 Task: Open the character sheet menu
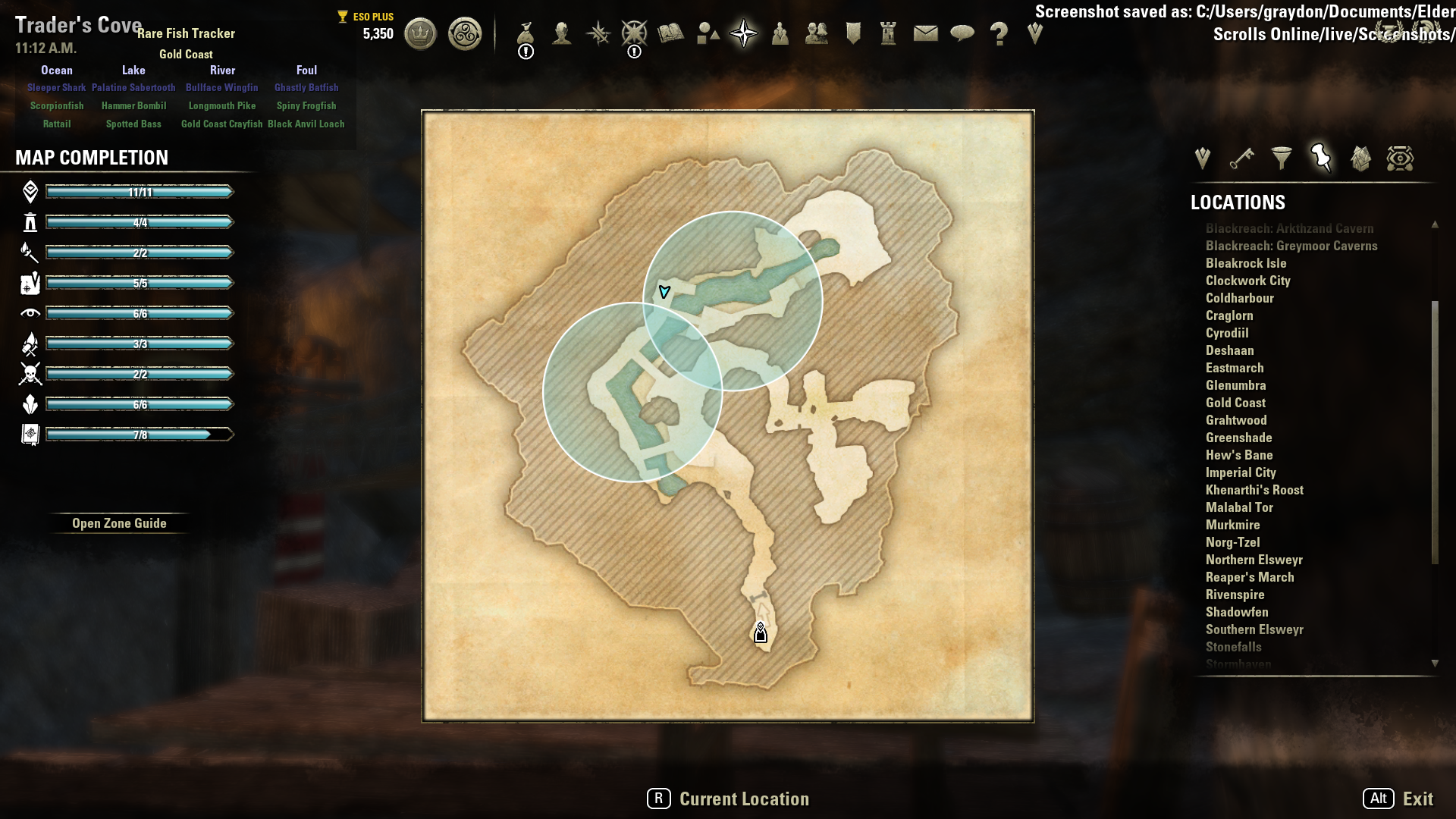562,34
